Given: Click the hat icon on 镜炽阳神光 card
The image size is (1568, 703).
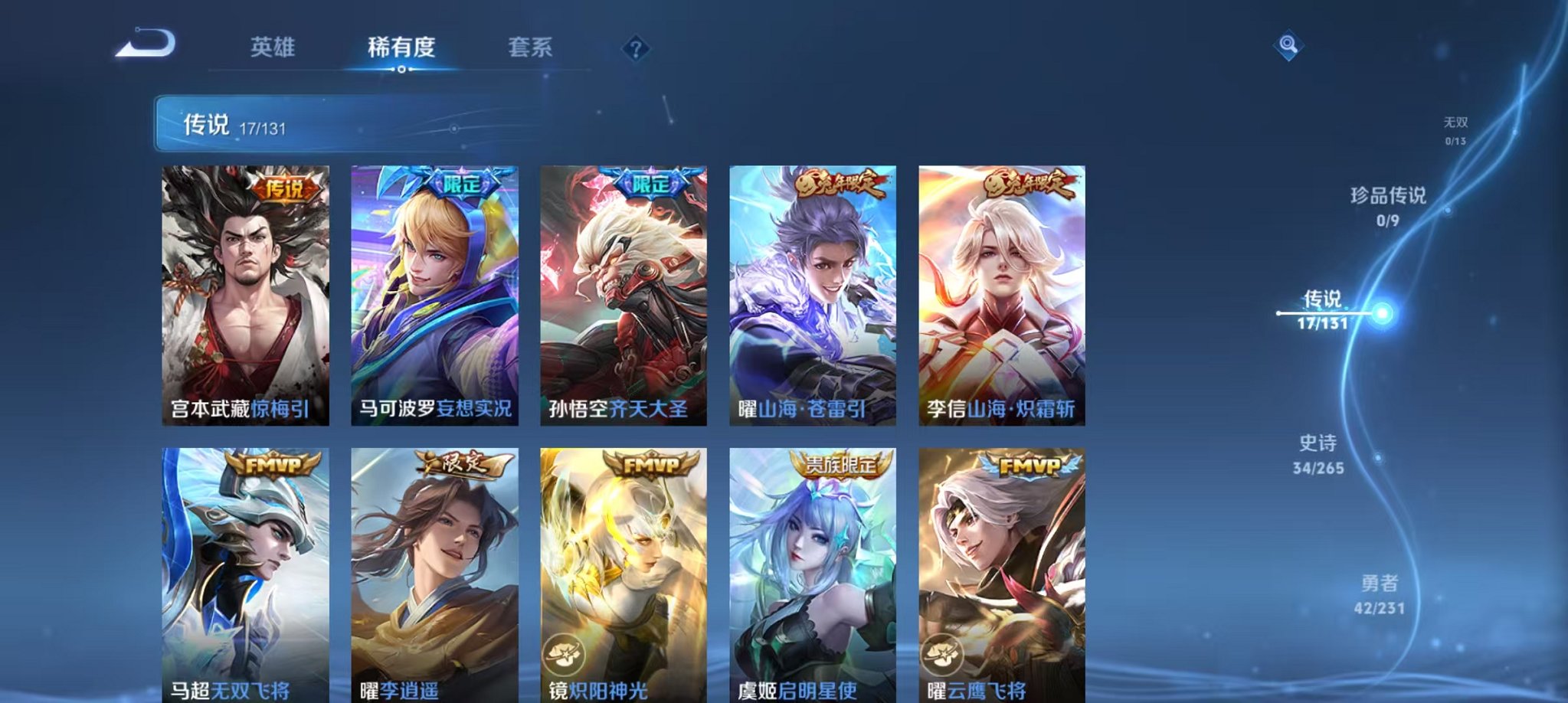Looking at the screenshot, I should (565, 652).
